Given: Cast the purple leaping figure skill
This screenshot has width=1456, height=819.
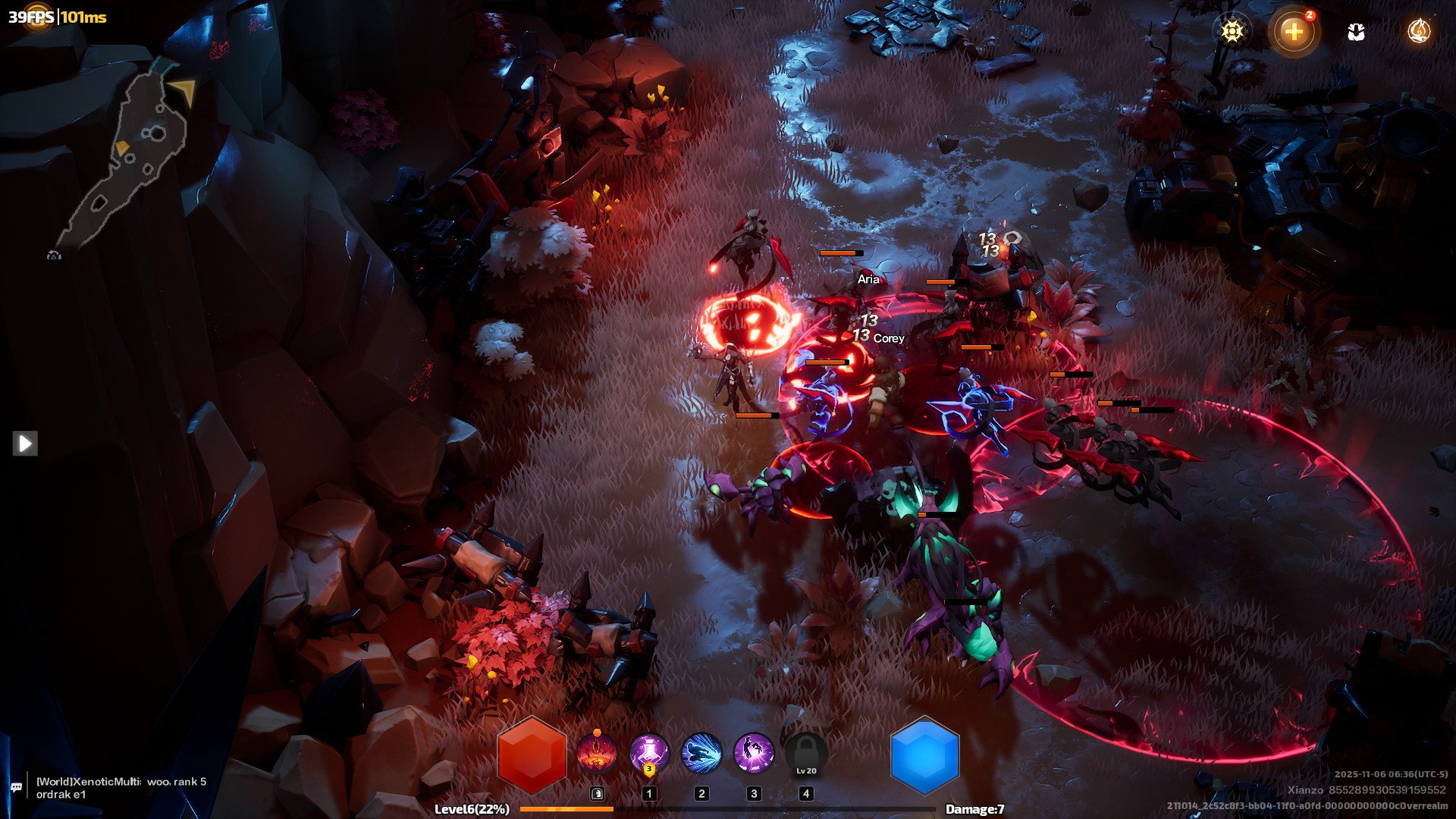Looking at the screenshot, I should [x=754, y=754].
